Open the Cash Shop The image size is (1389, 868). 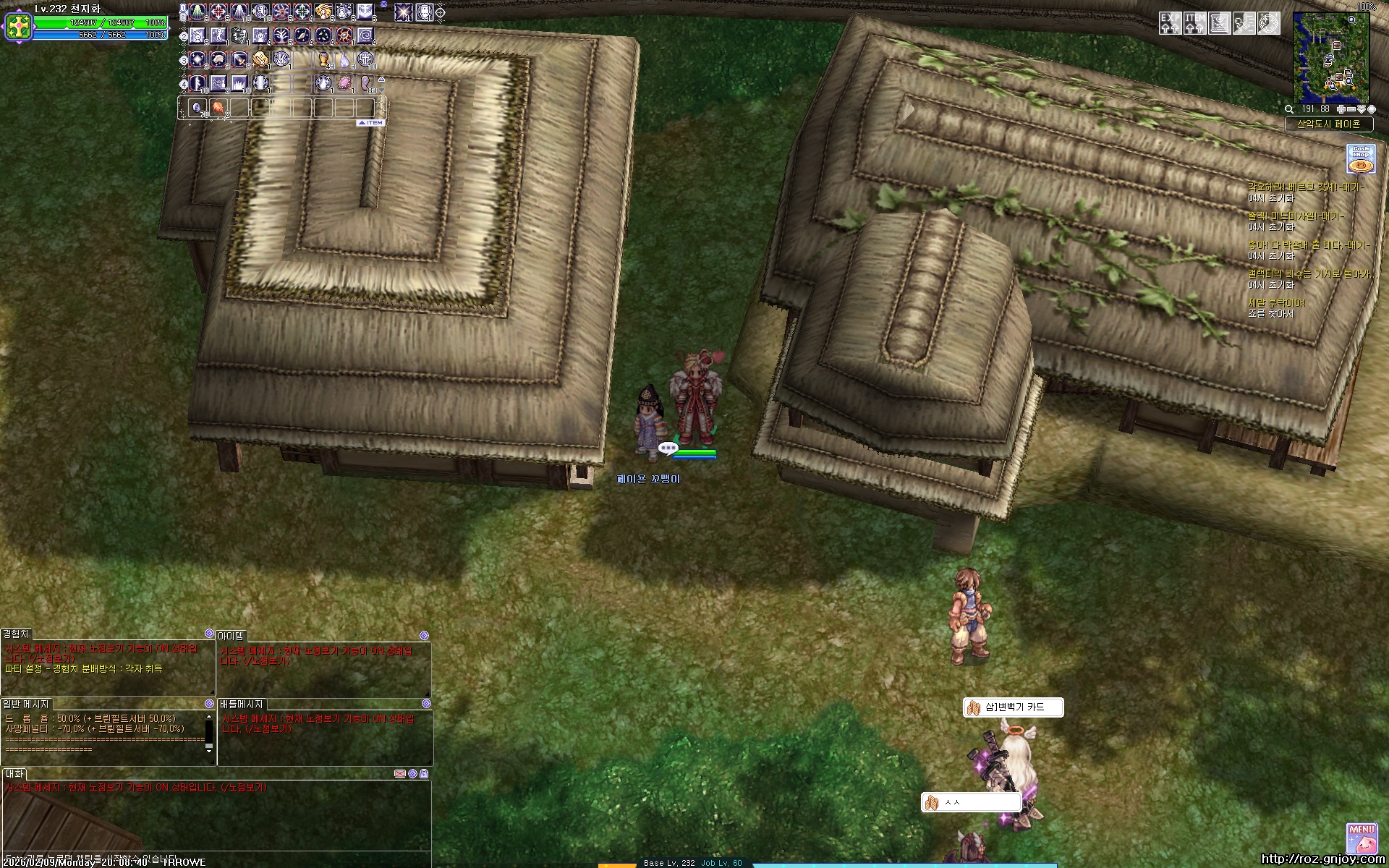click(1361, 159)
